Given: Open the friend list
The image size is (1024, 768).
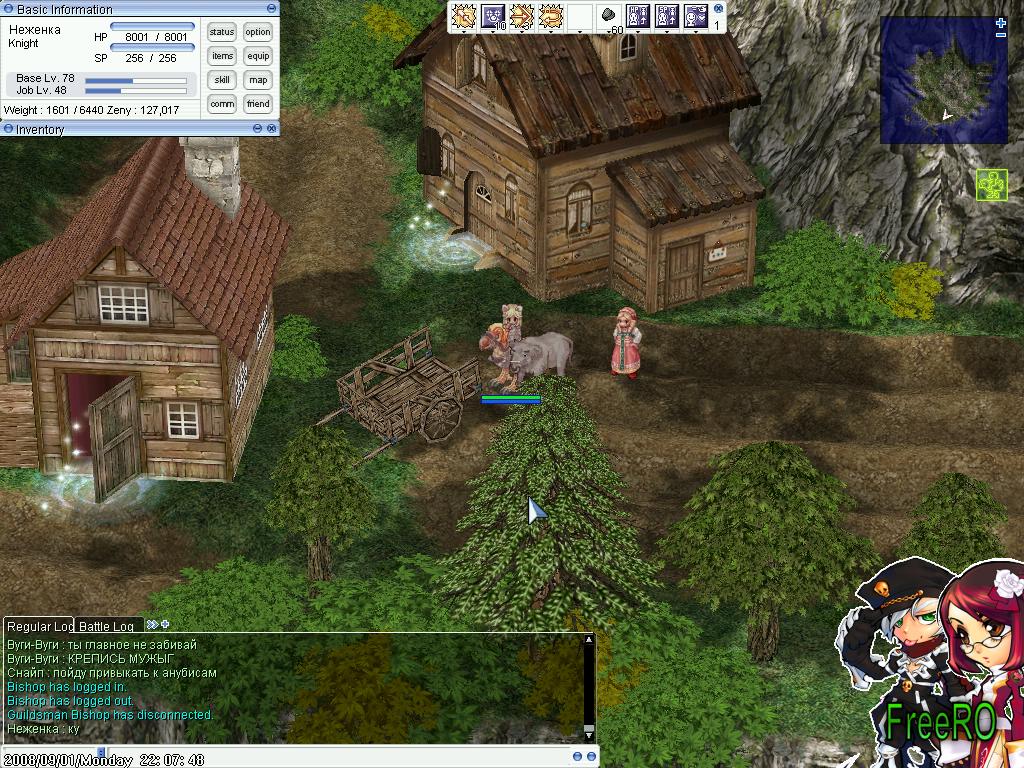Looking at the screenshot, I should click(258, 104).
